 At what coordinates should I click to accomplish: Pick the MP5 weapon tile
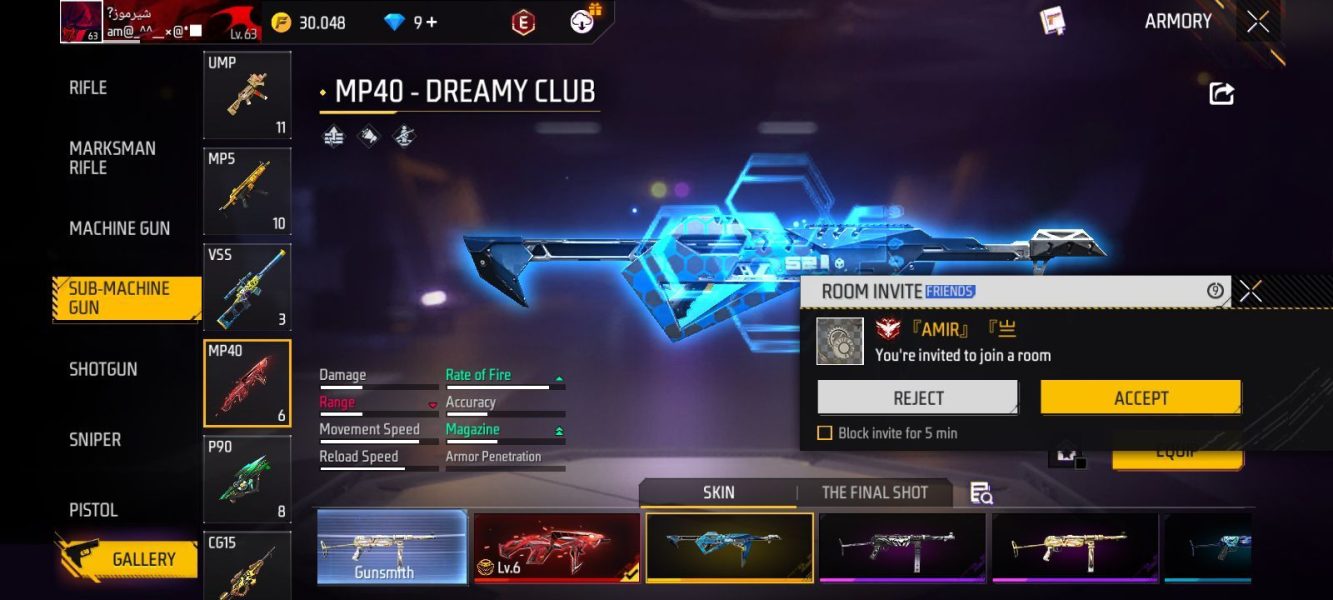[247, 191]
